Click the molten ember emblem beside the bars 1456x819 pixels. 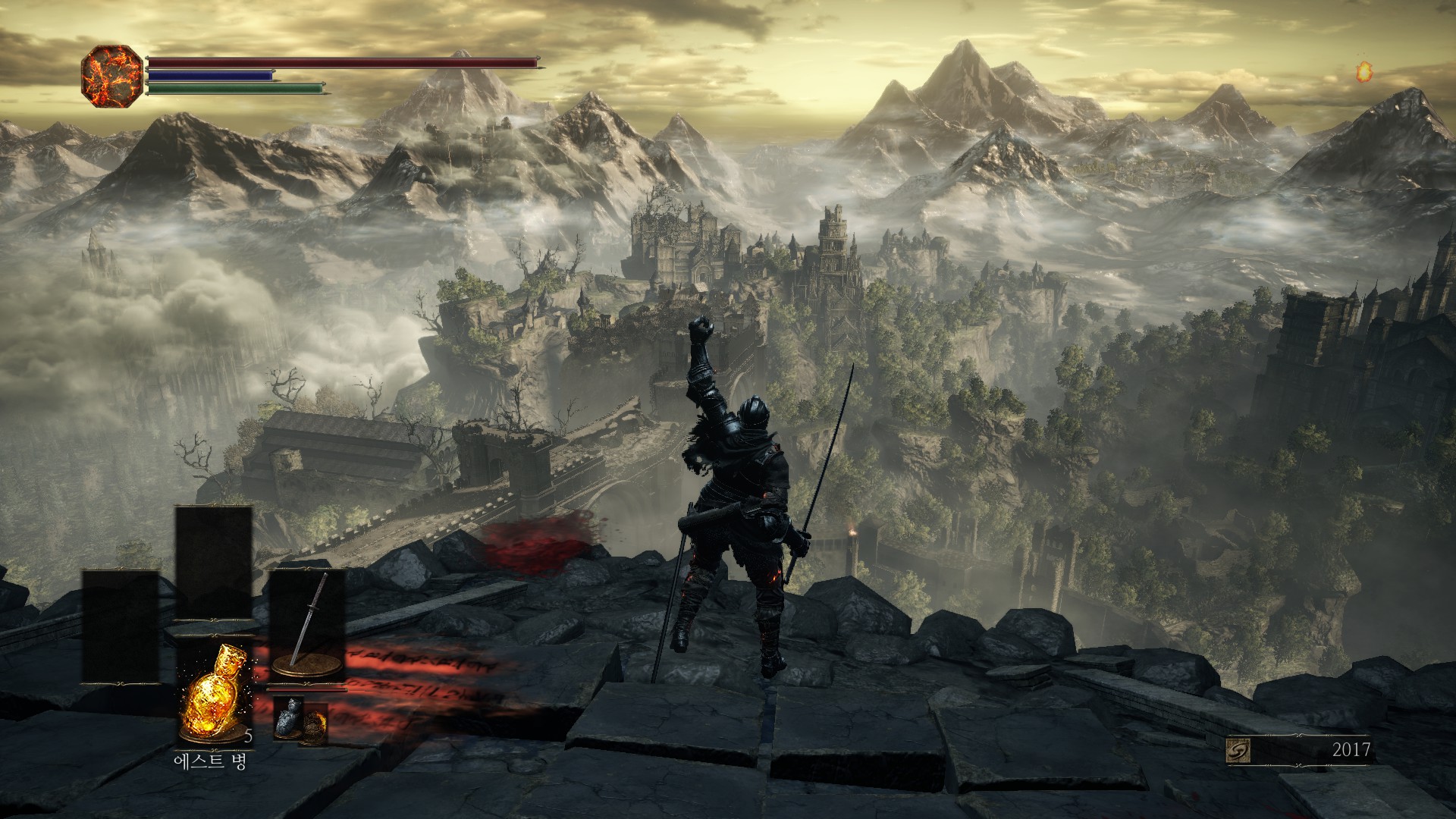click(111, 76)
